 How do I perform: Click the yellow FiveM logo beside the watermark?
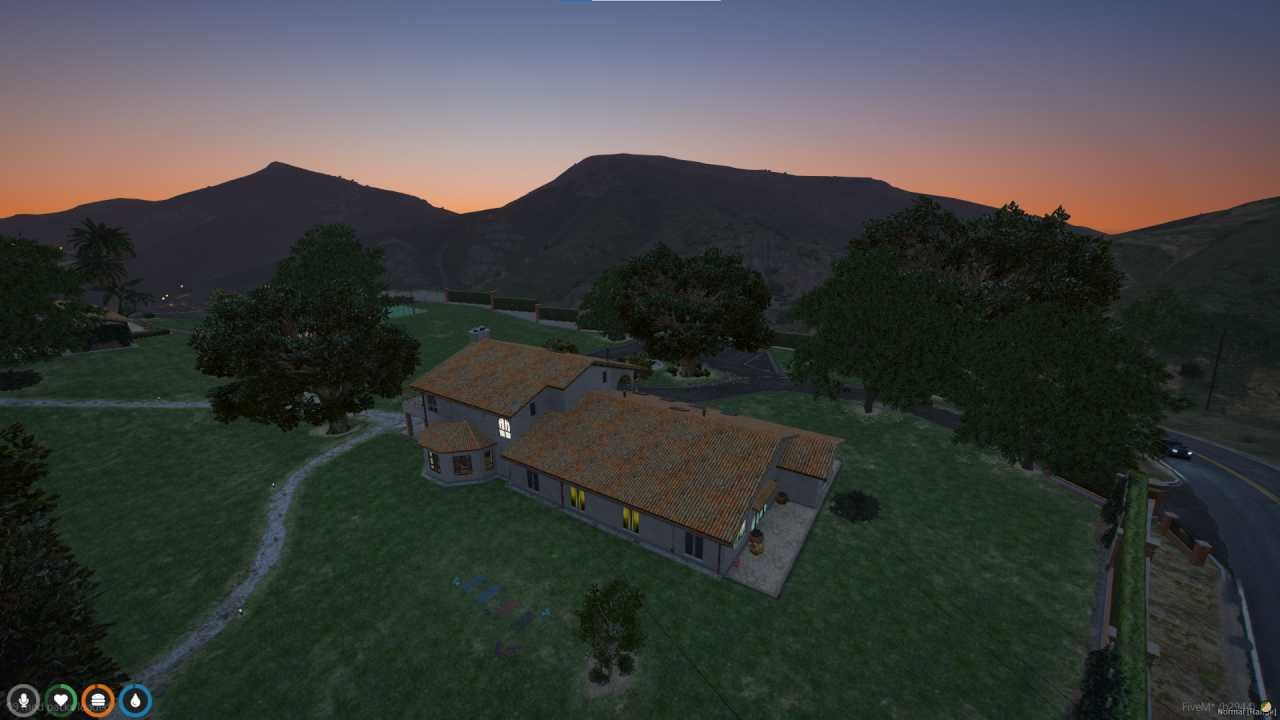[1268, 706]
